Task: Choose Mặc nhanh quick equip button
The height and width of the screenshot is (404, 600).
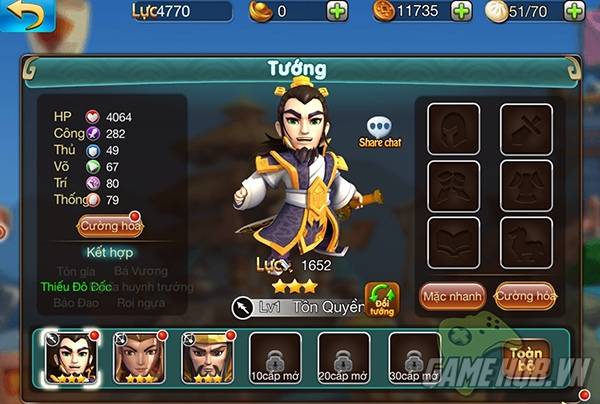Action: 452,296
